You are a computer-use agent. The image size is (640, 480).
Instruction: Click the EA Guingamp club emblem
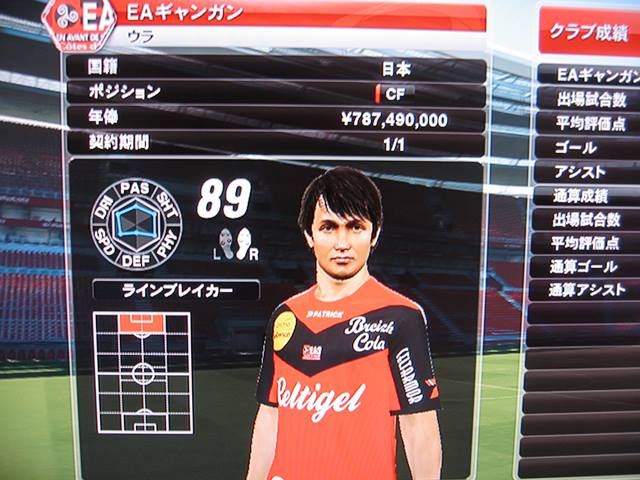[x=79, y=25]
